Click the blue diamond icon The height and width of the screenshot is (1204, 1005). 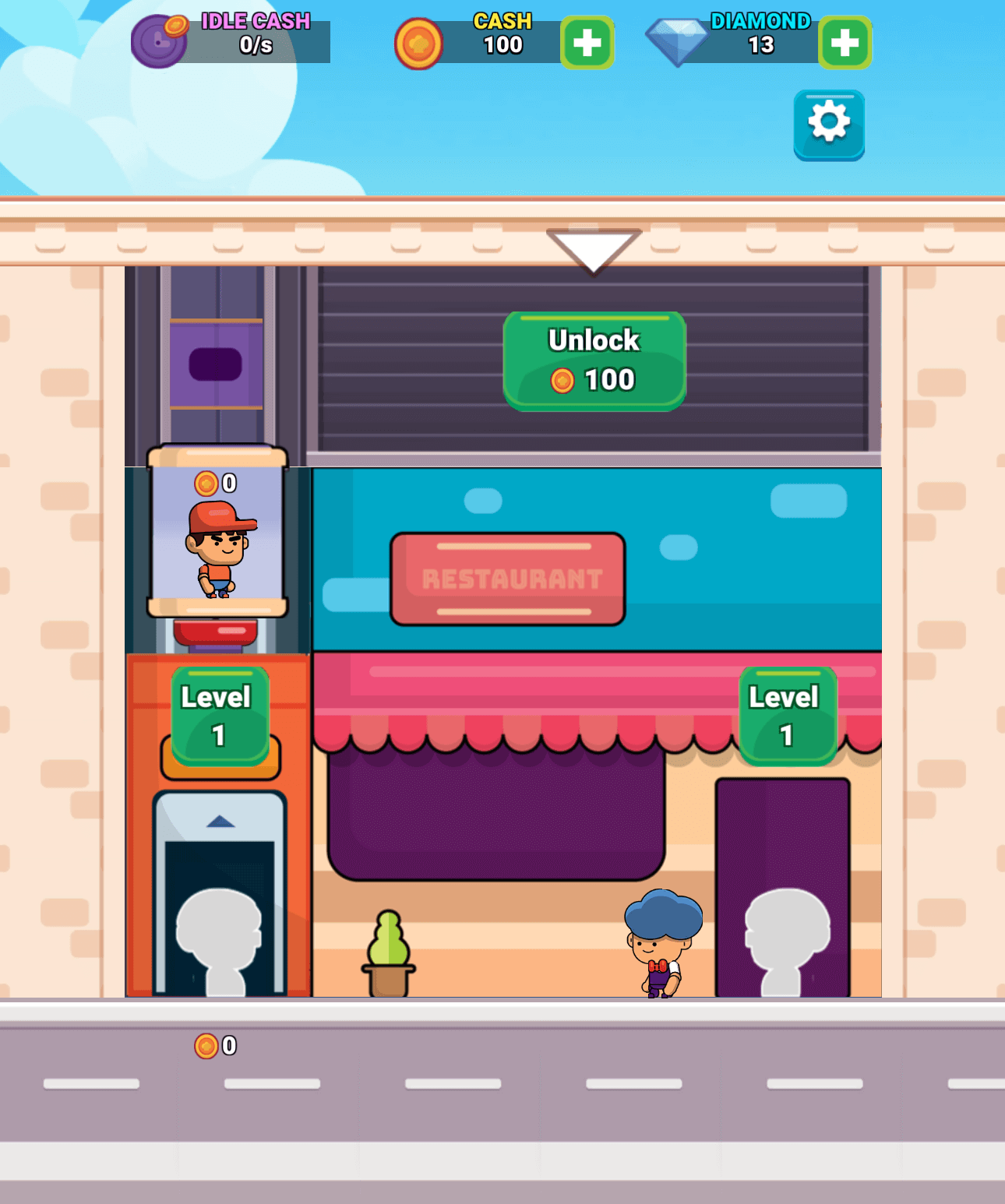point(679,43)
